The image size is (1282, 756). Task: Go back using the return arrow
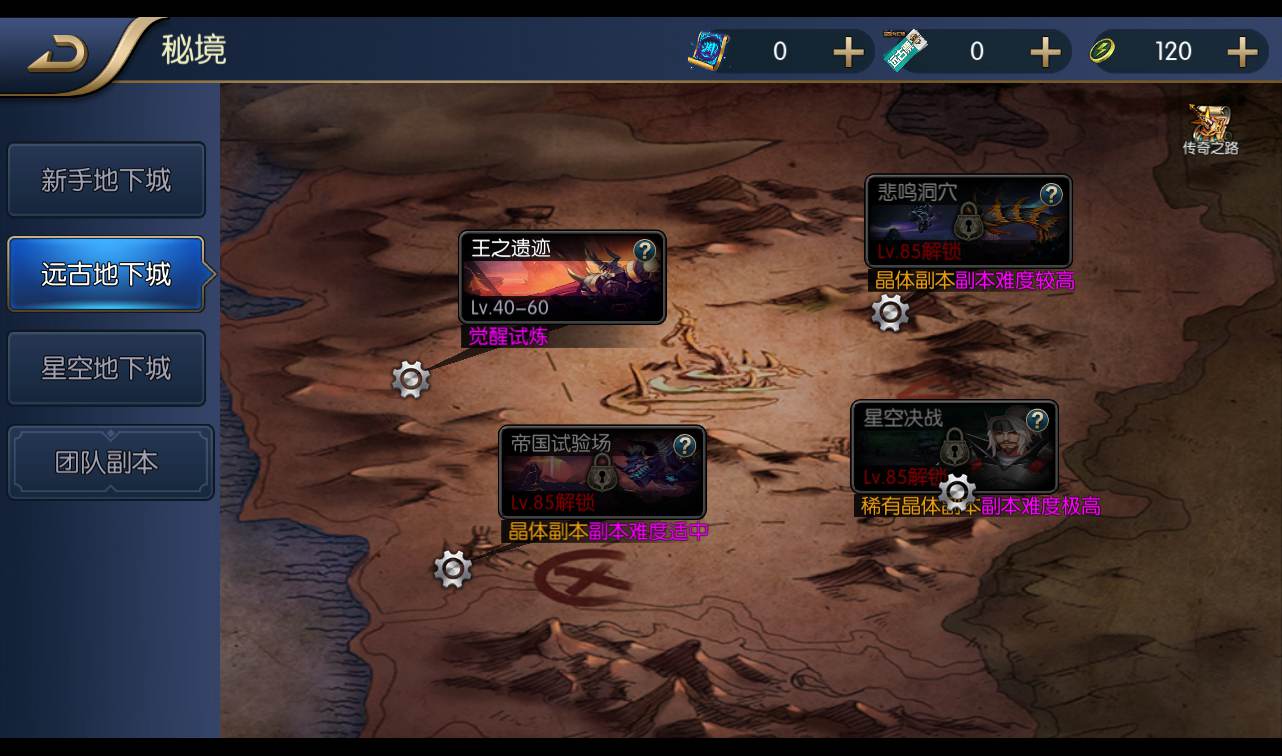click(58, 54)
